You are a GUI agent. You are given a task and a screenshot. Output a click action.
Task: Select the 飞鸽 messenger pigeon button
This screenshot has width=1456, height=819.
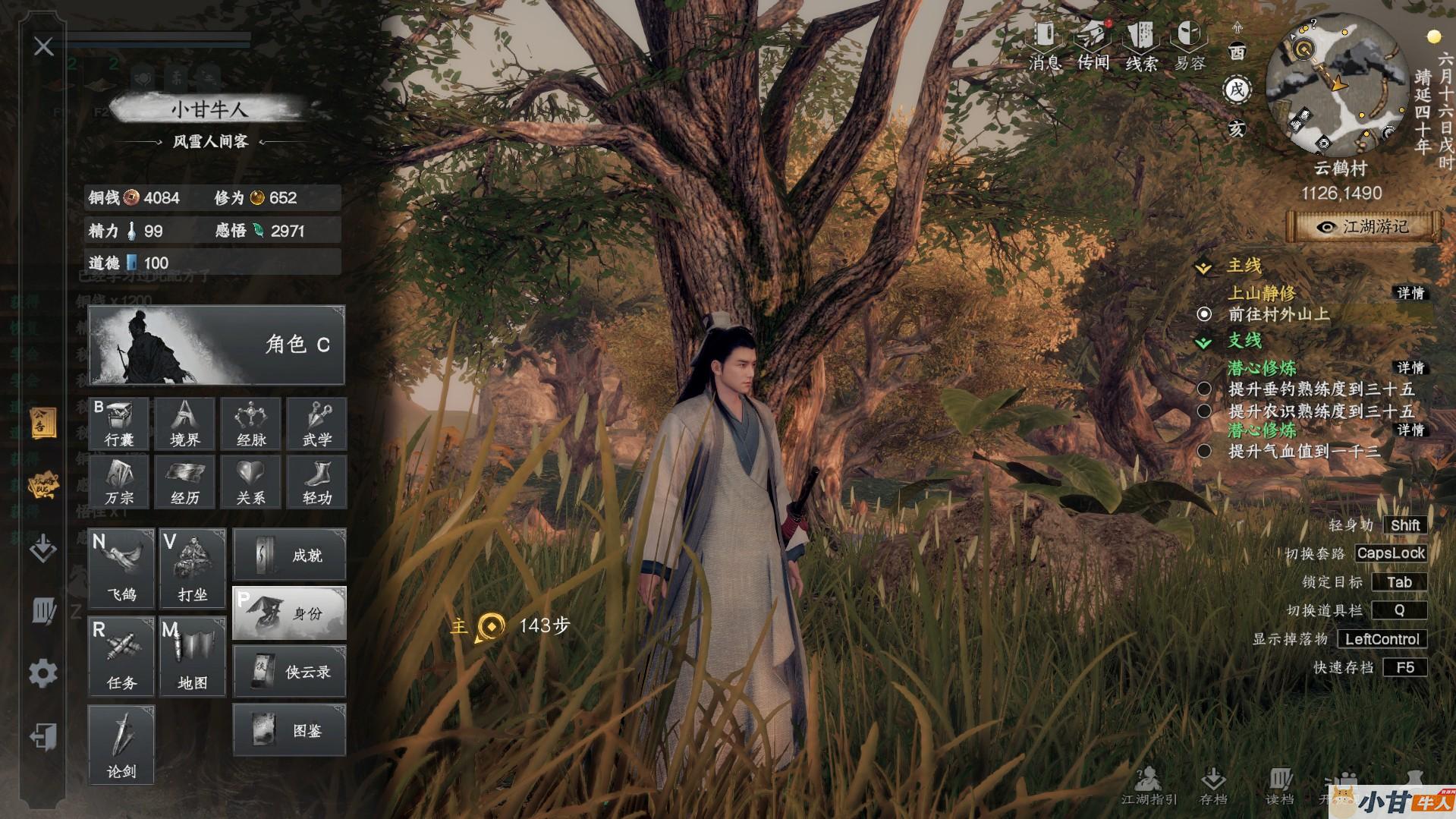tap(121, 568)
